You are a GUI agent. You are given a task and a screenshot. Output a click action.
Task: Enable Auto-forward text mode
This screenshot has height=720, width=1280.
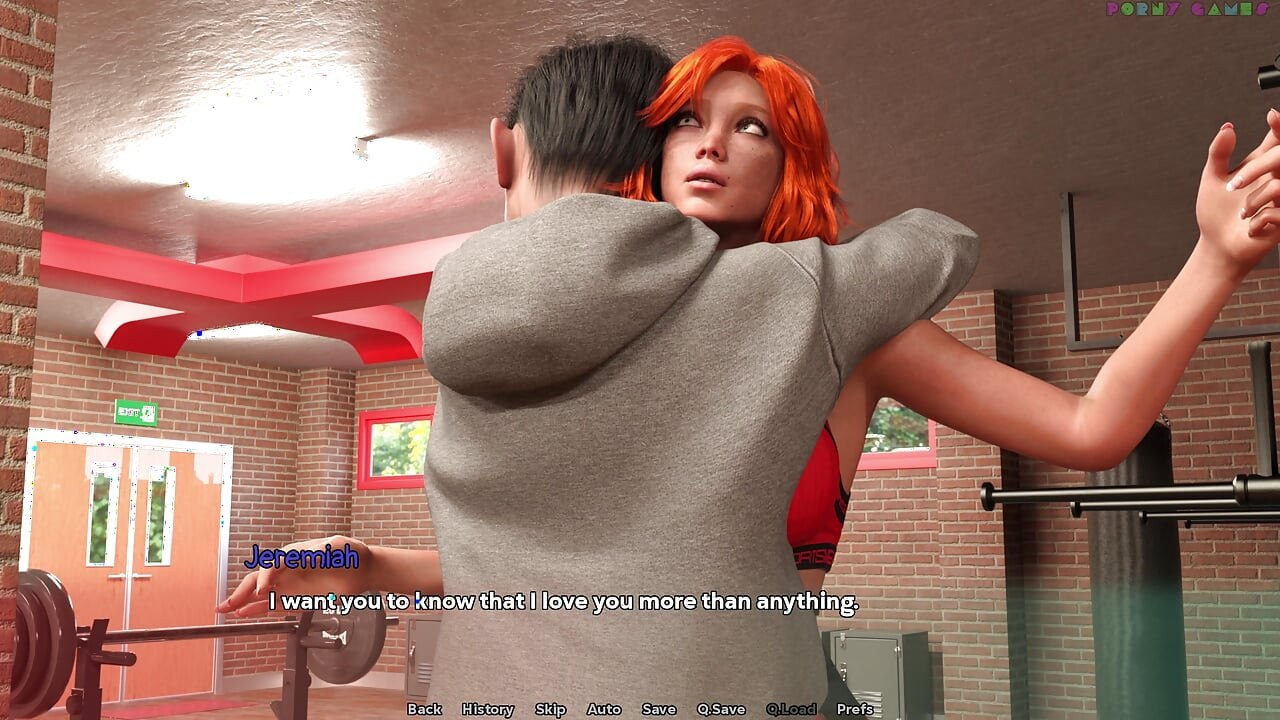tap(604, 709)
